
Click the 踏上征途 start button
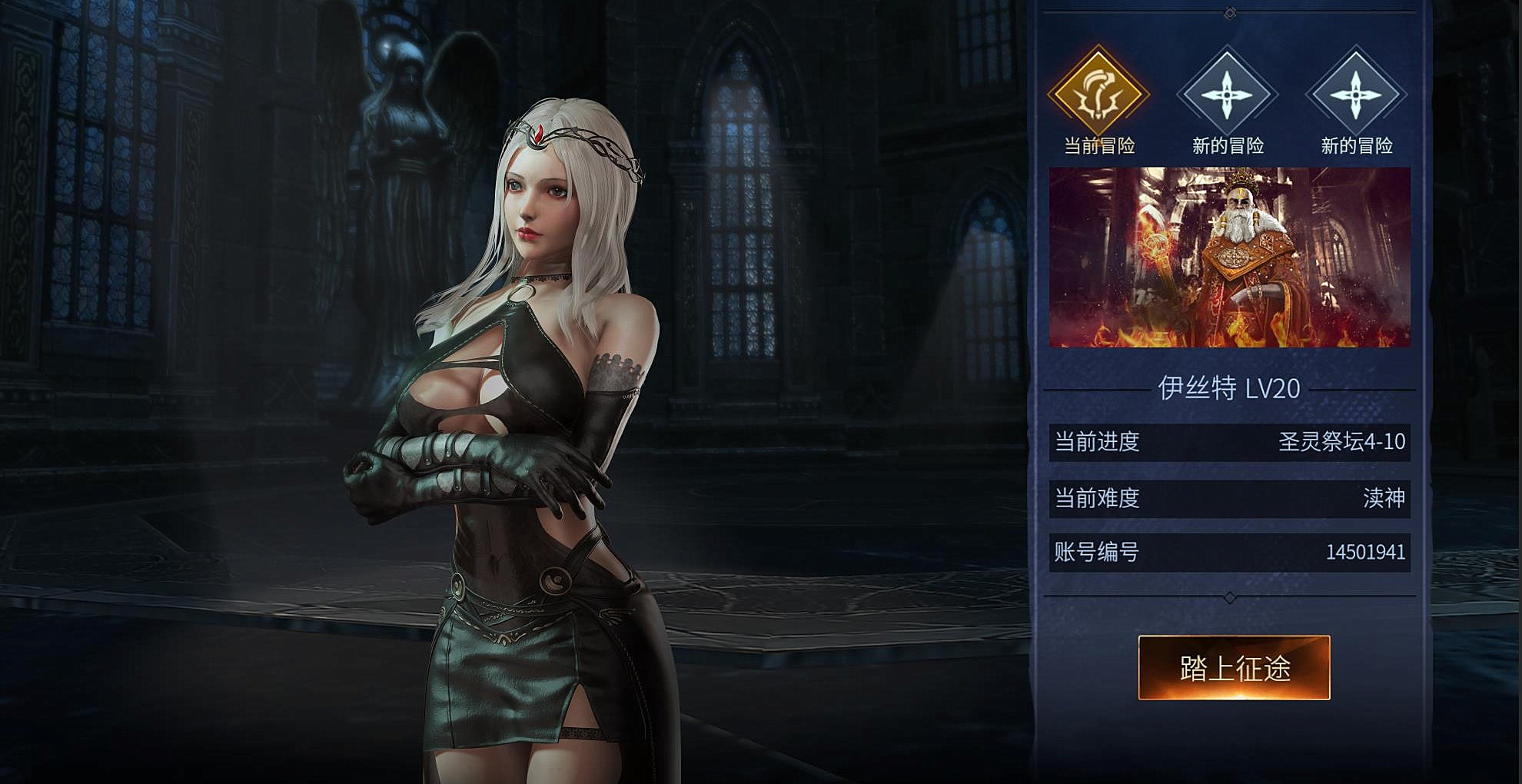coord(1234,667)
